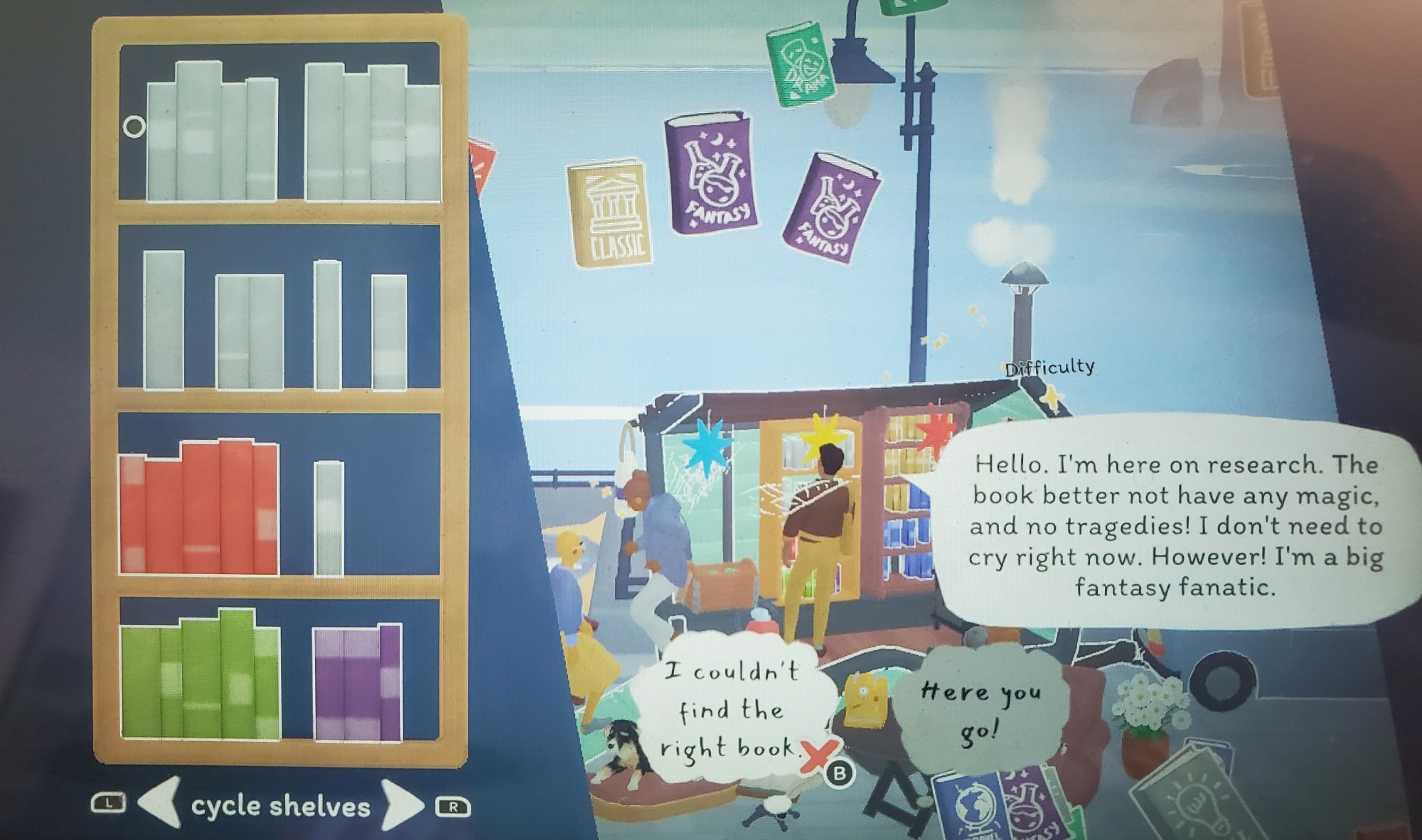
Task: Choose the "Here you go!" reply
Action: (x=980, y=710)
